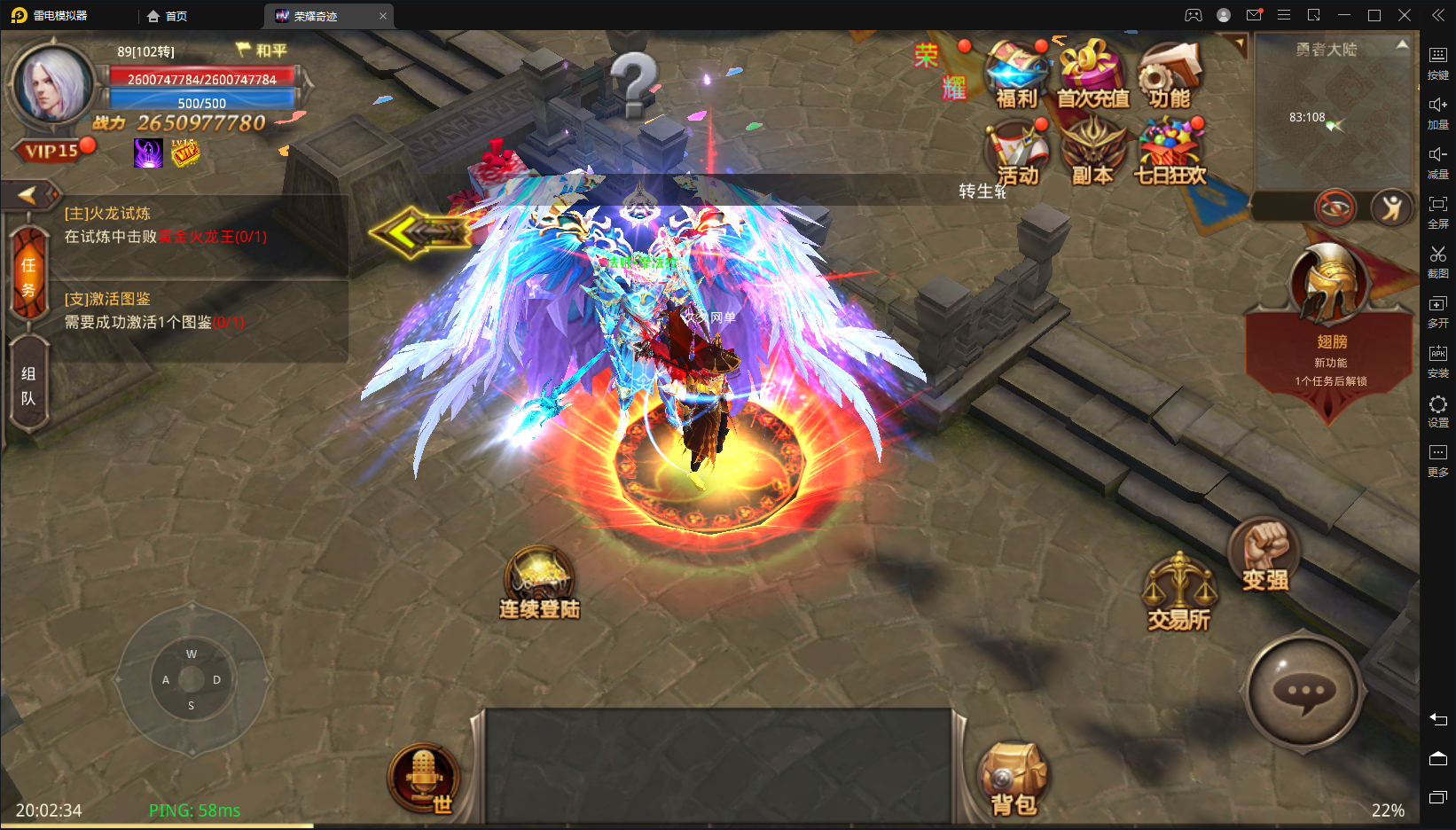
Task: Claim the 连续登陆 consecutive login reward
Action: [539, 583]
